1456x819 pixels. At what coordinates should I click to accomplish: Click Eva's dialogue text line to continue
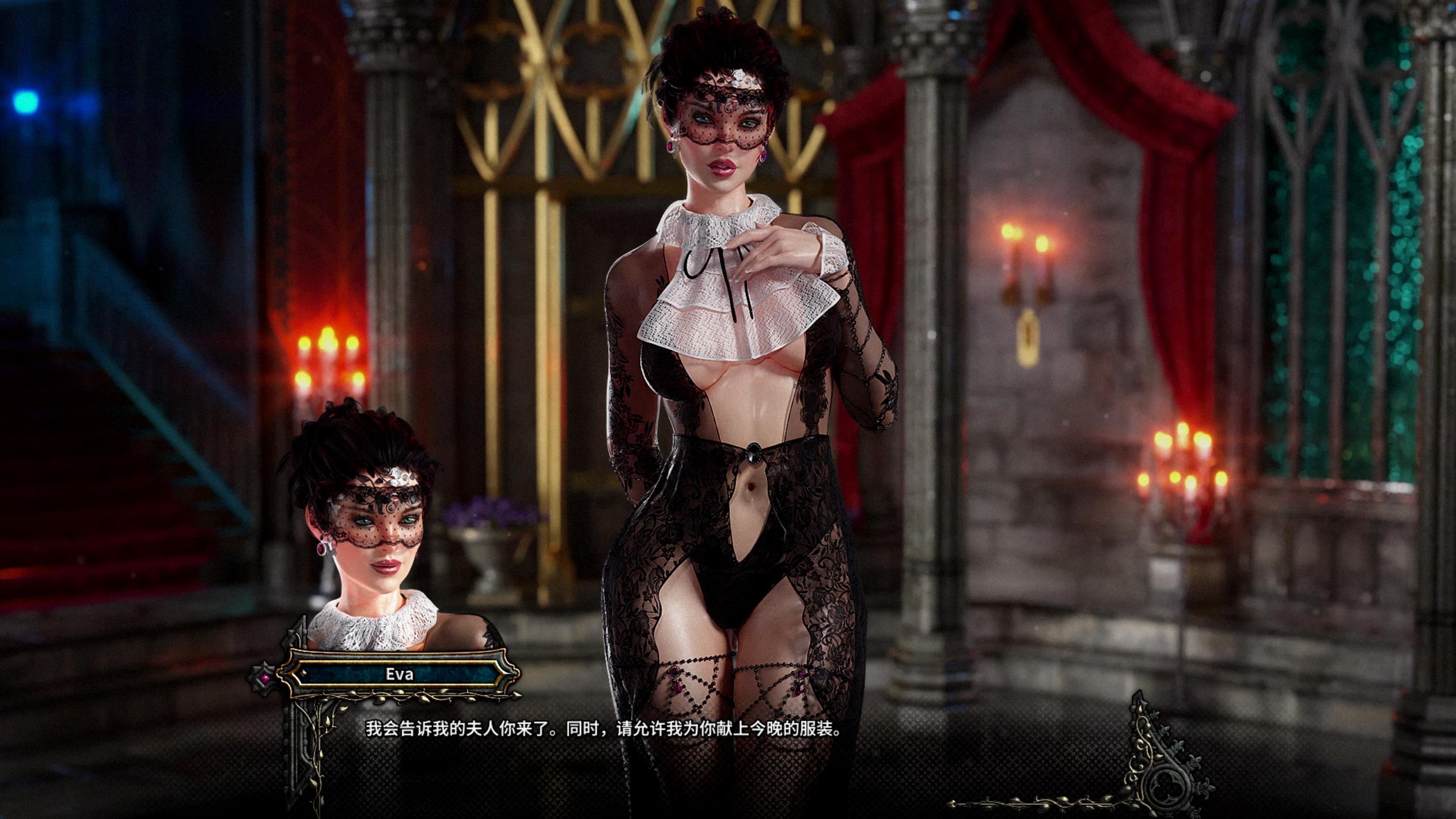(603, 729)
